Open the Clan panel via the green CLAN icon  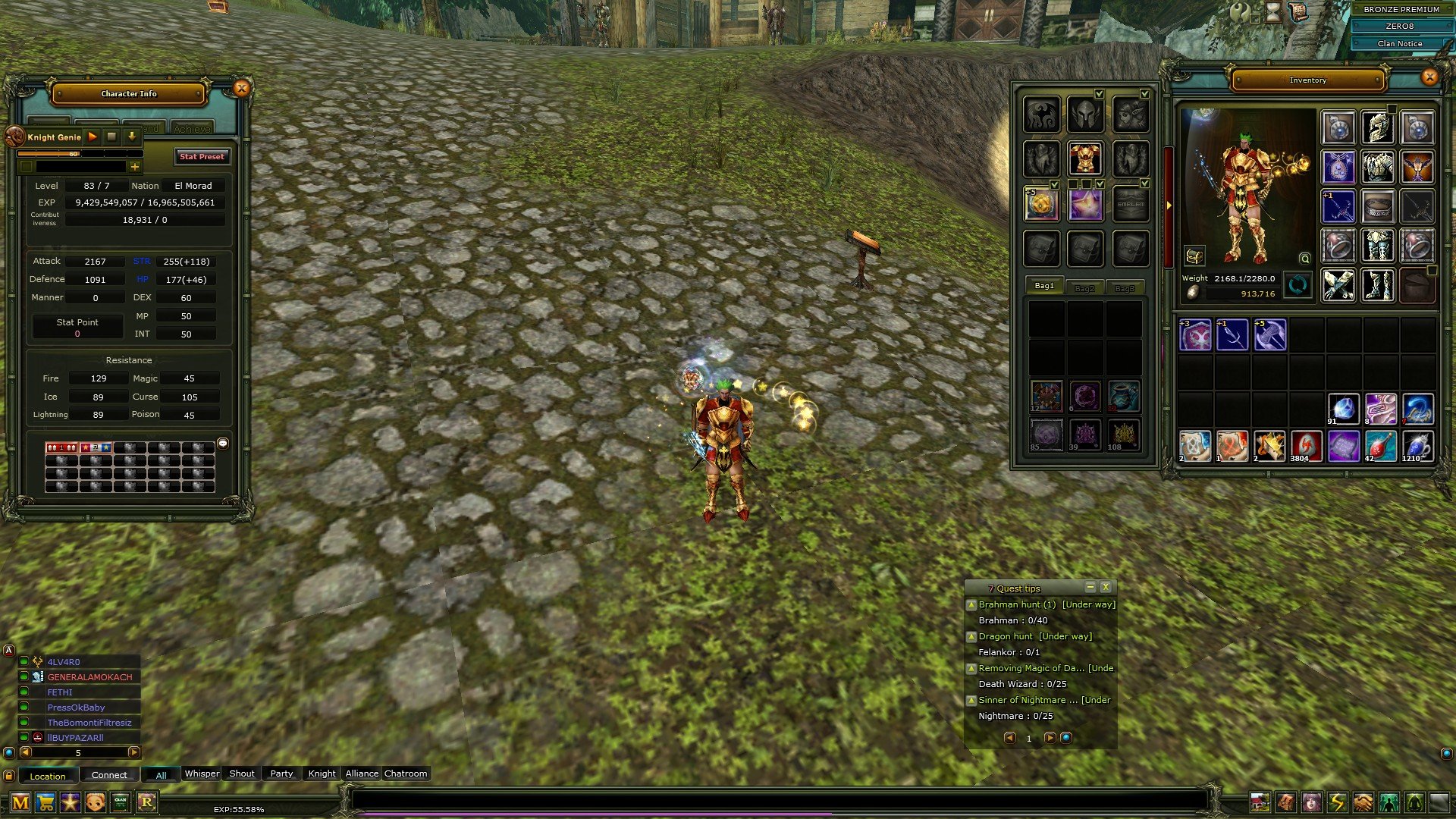(x=119, y=802)
